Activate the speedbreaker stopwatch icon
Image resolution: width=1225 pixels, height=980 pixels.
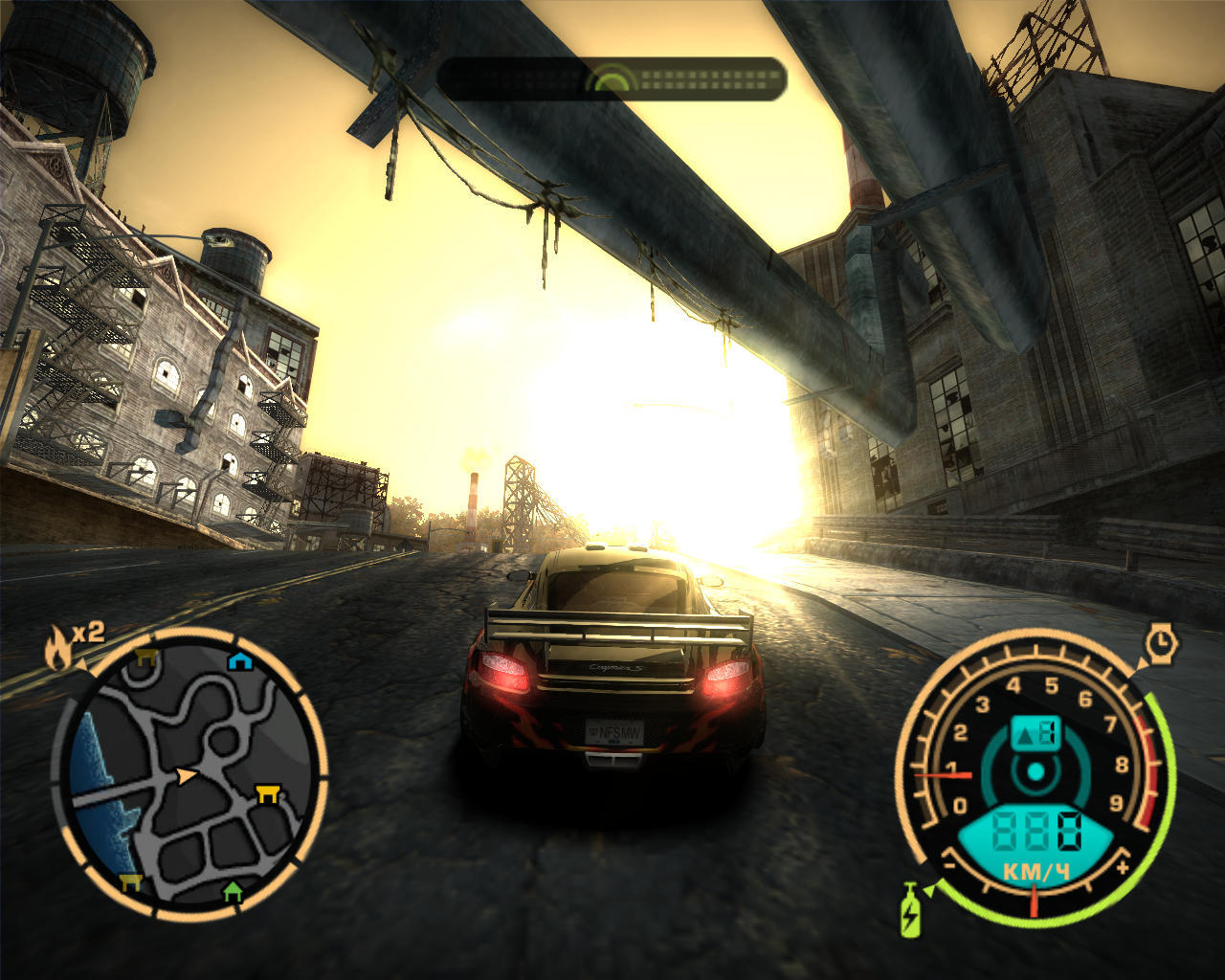click(x=1162, y=643)
